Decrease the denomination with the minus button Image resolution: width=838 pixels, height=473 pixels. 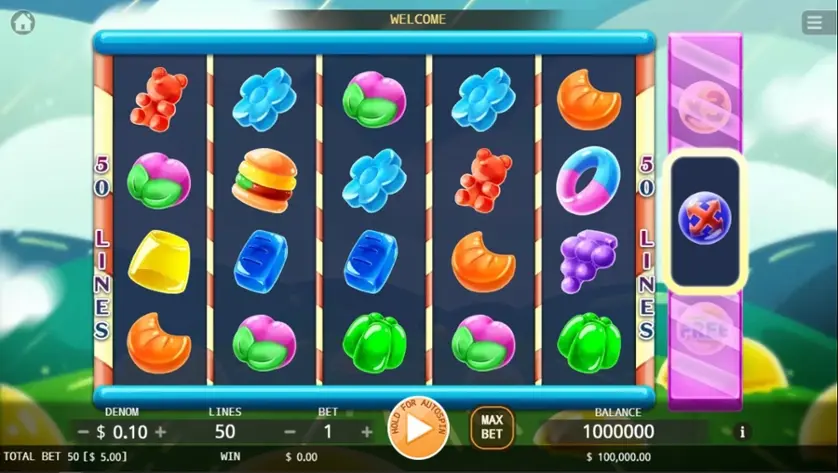tap(84, 432)
